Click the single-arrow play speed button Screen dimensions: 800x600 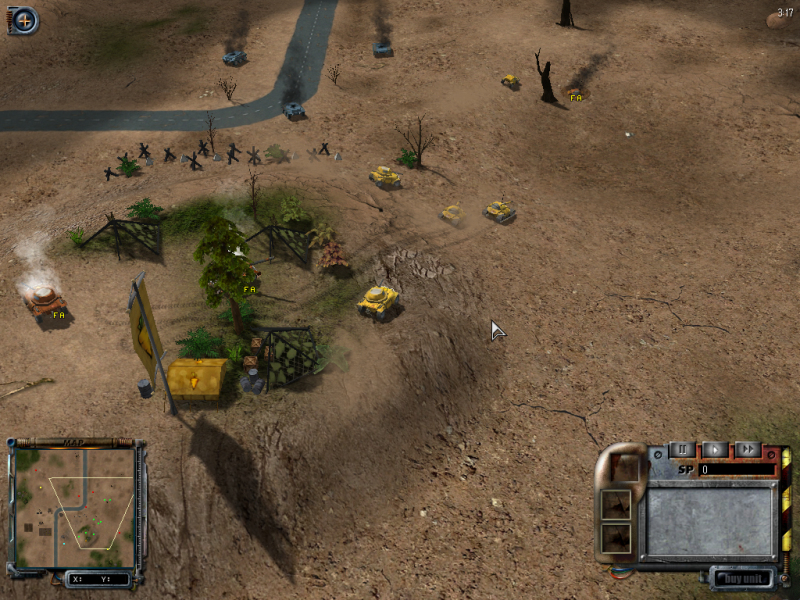coord(714,450)
